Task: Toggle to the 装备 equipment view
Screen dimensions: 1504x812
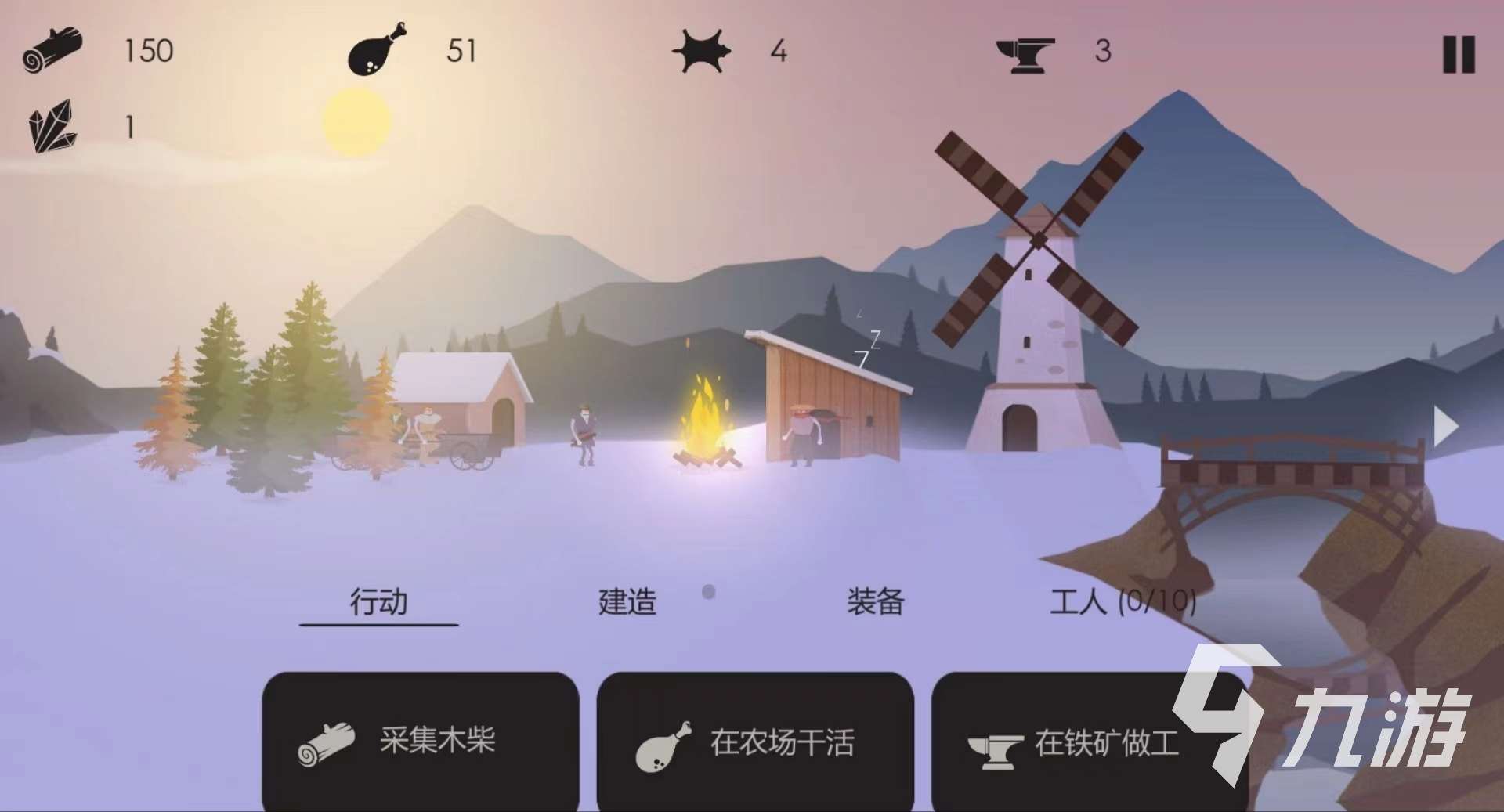Action: tap(874, 601)
